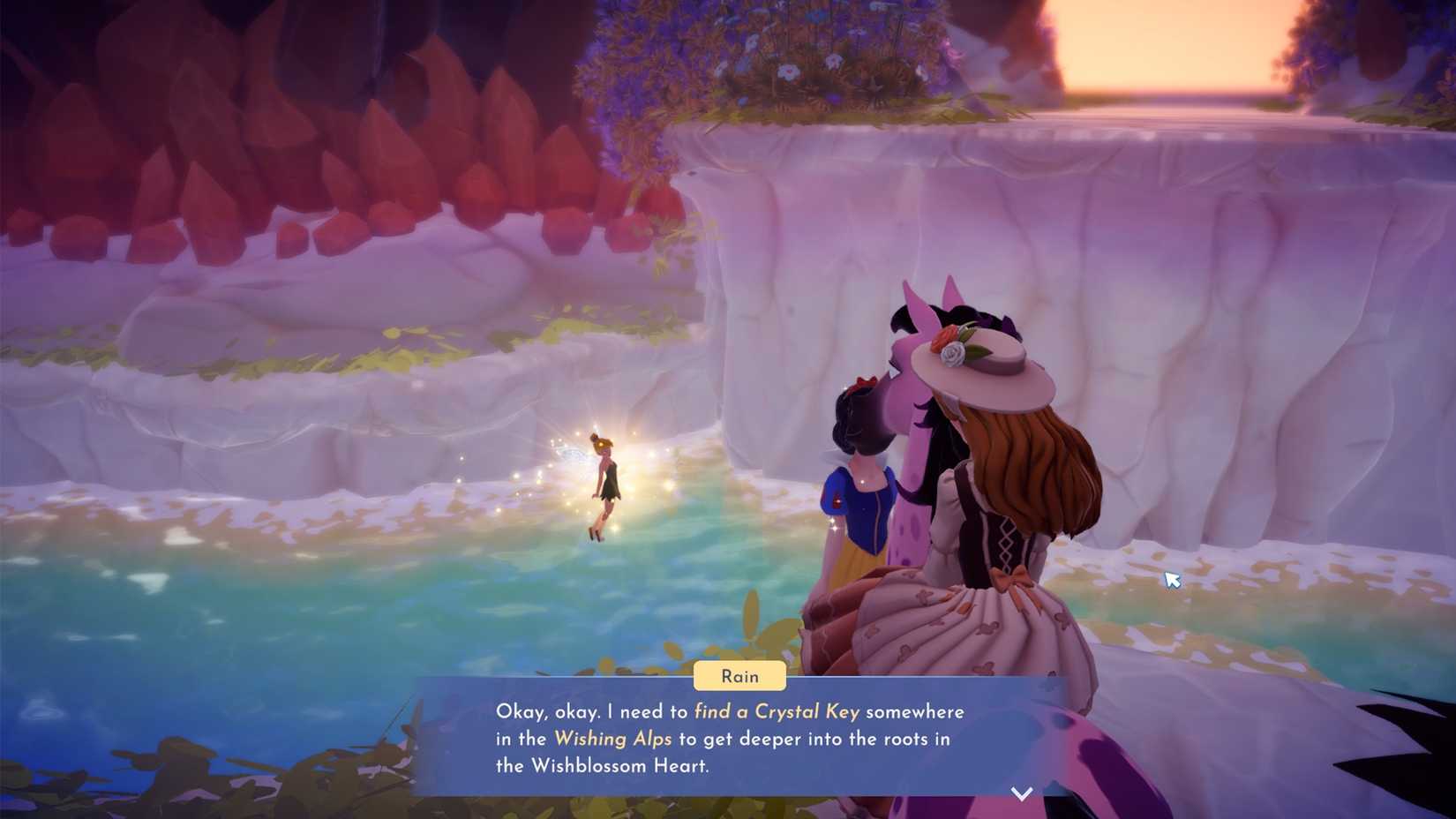The image size is (1456, 819).
Task: Click the 'Rain' speaker nameplate
Action: (x=739, y=676)
